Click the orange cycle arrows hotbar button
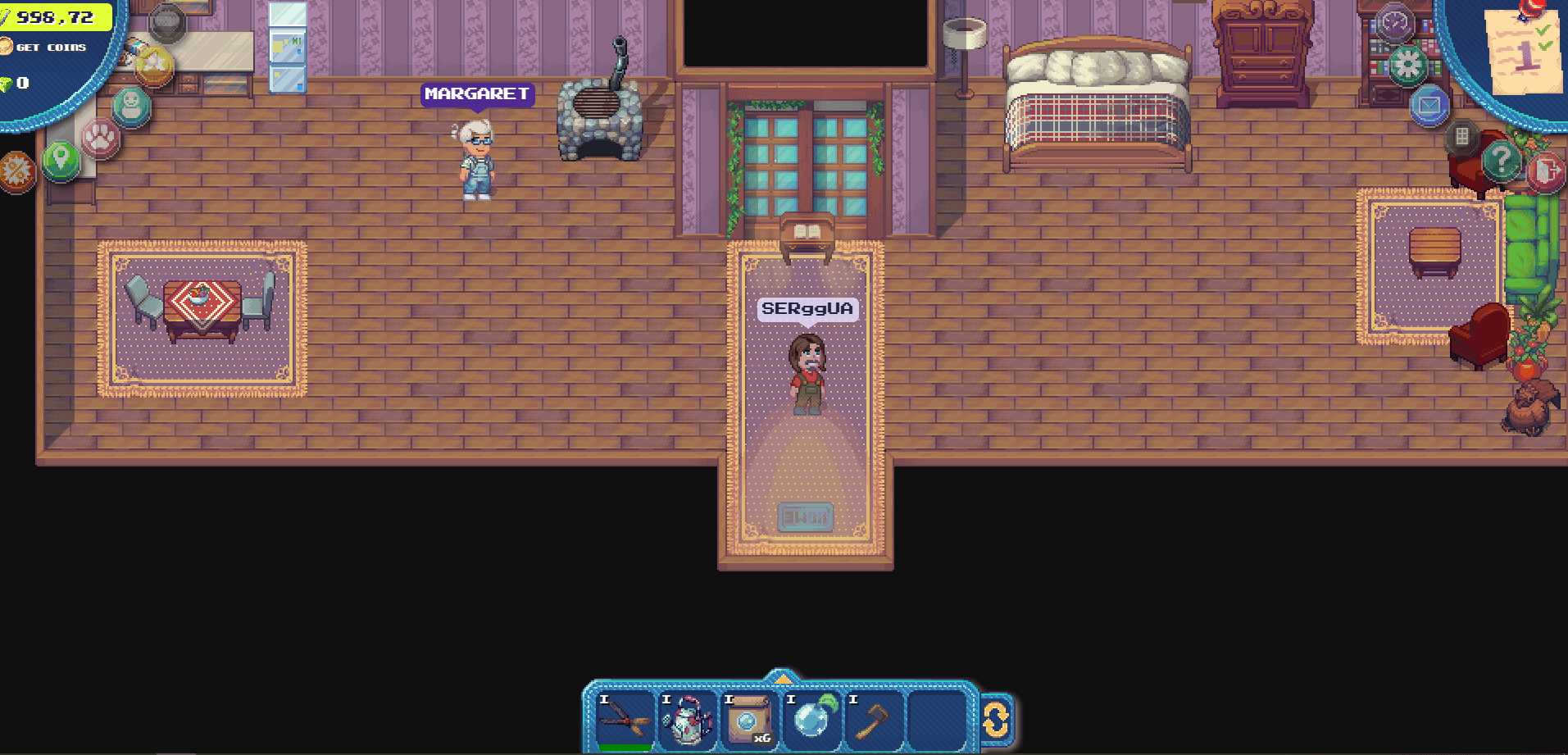The image size is (1568, 755). [x=996, y=721]
